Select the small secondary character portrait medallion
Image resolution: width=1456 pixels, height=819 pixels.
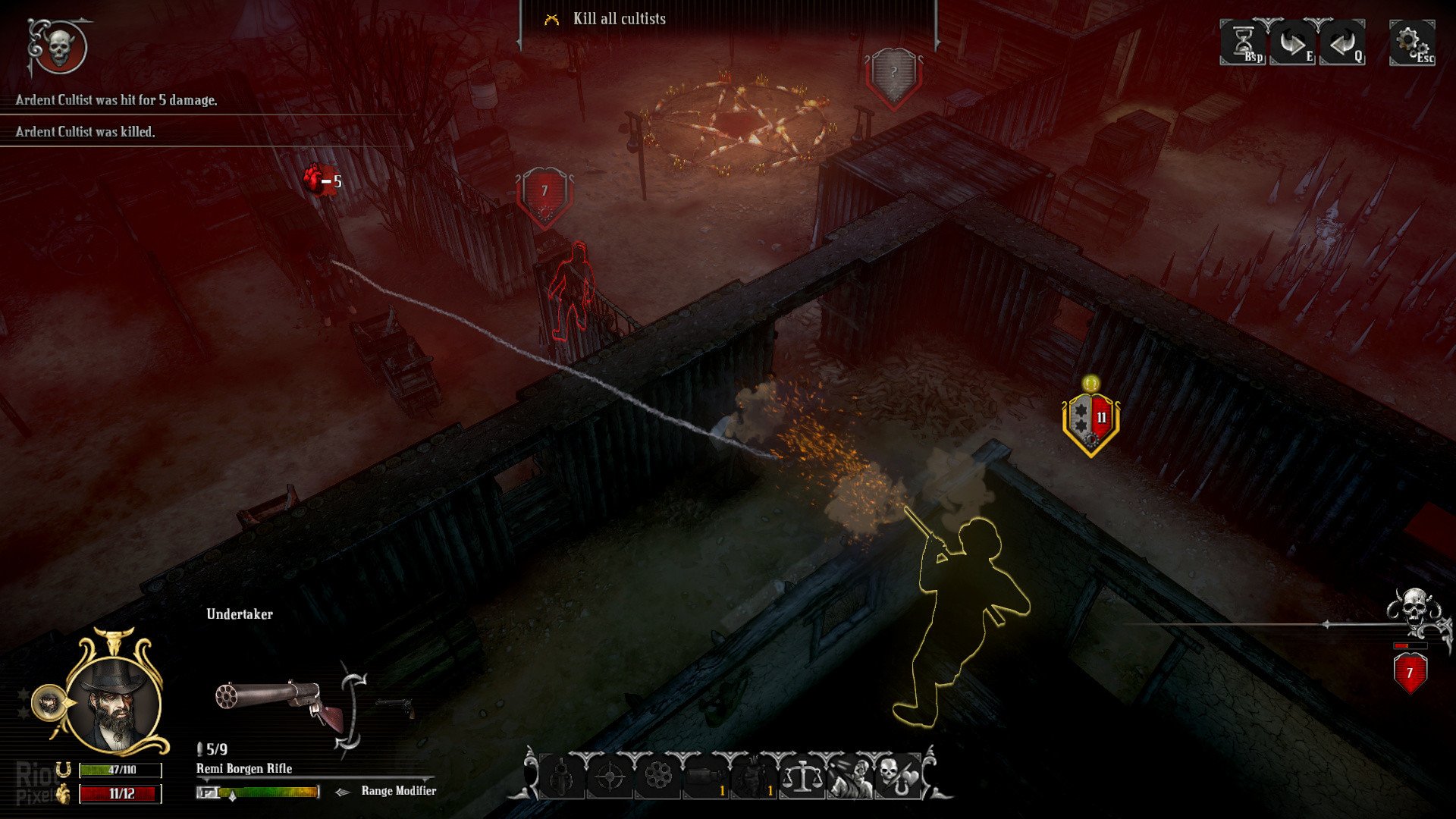pos(49,704)
